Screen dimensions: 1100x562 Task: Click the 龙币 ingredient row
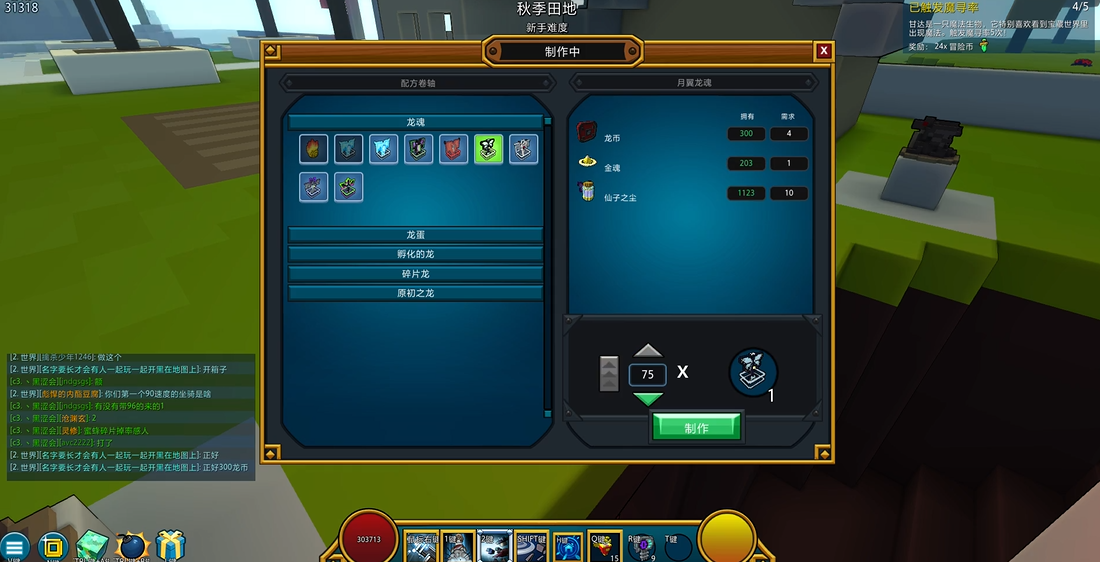(692, 135)
